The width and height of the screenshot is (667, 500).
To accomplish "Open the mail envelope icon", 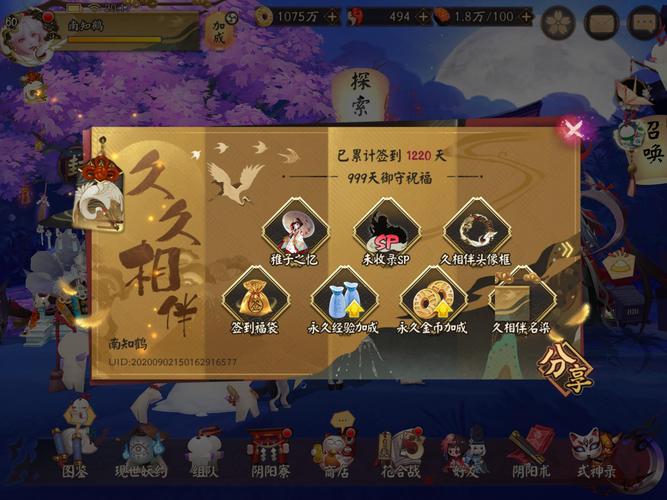I will (602, 21).
